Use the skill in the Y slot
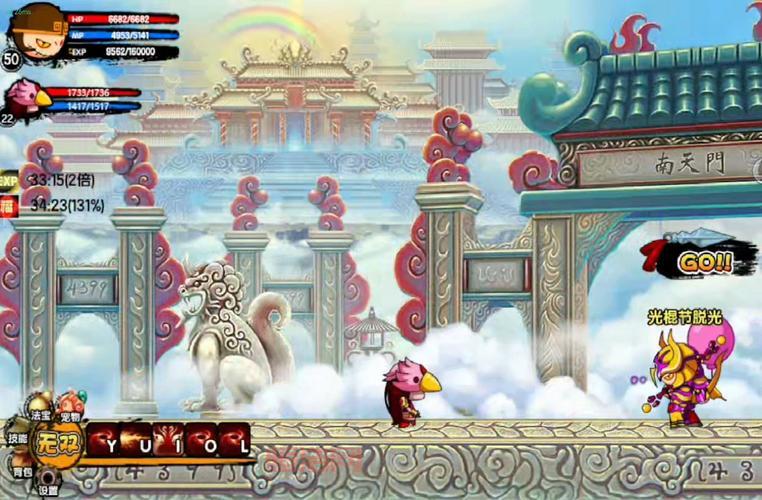Screen dimensions: 762x500 point(104,440)
